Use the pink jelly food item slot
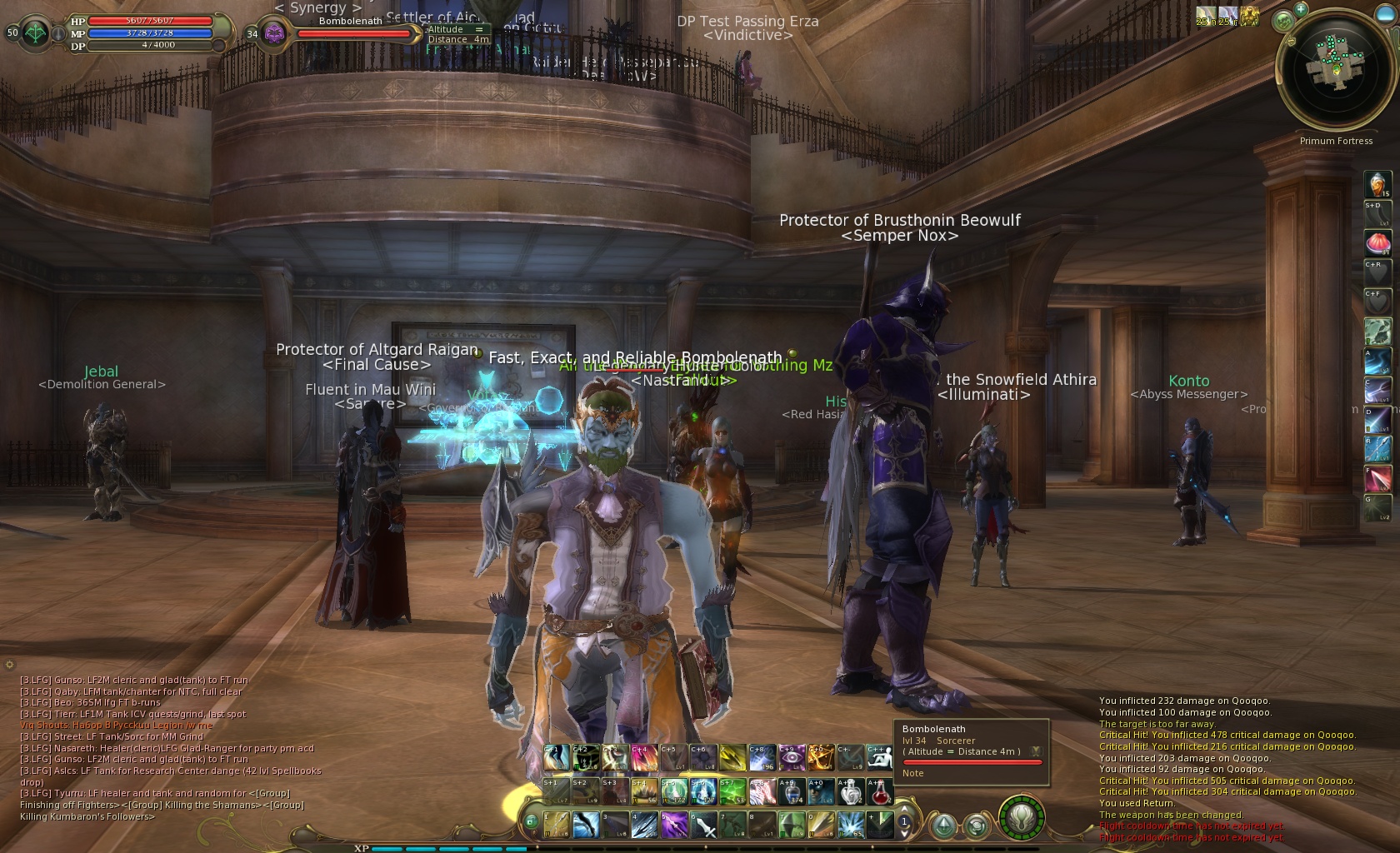Viewport: 1400px width, 853px height. (x=1377, y=243)
